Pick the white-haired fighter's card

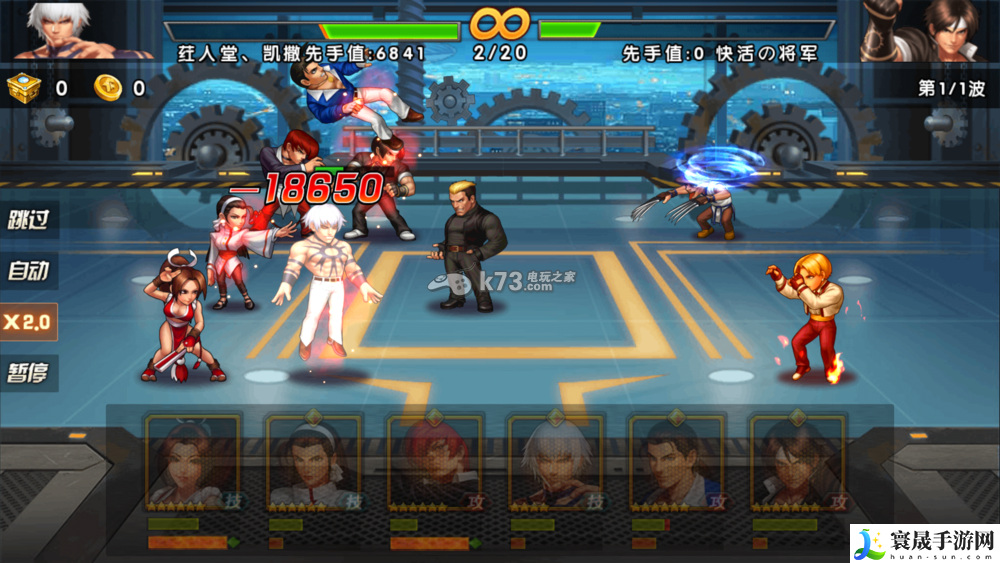click(555, 462)
